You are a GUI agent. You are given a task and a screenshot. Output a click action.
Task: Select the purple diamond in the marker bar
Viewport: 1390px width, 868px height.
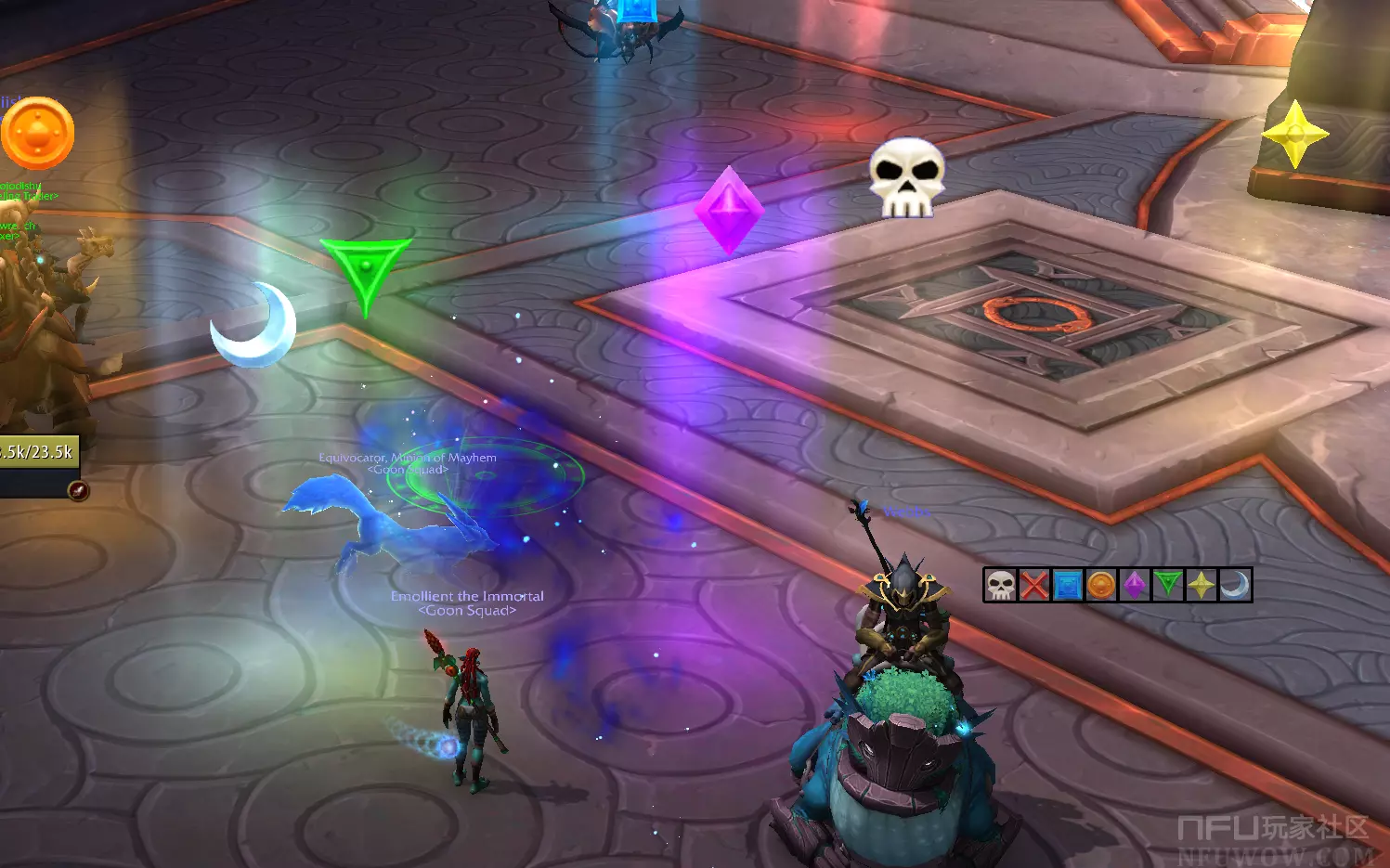[x=1134, y=586]
